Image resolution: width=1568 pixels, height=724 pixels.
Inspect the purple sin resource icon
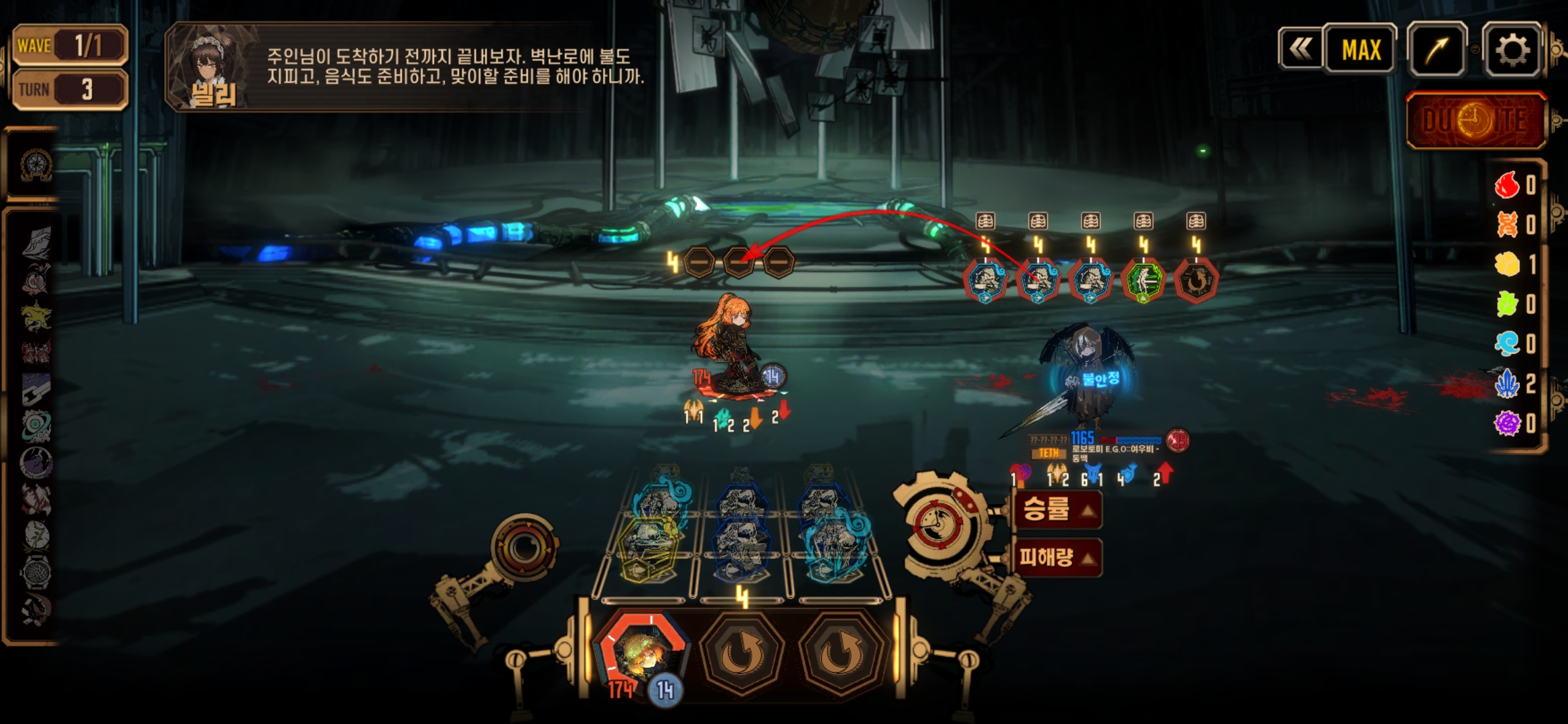[x=1507, y=423]
